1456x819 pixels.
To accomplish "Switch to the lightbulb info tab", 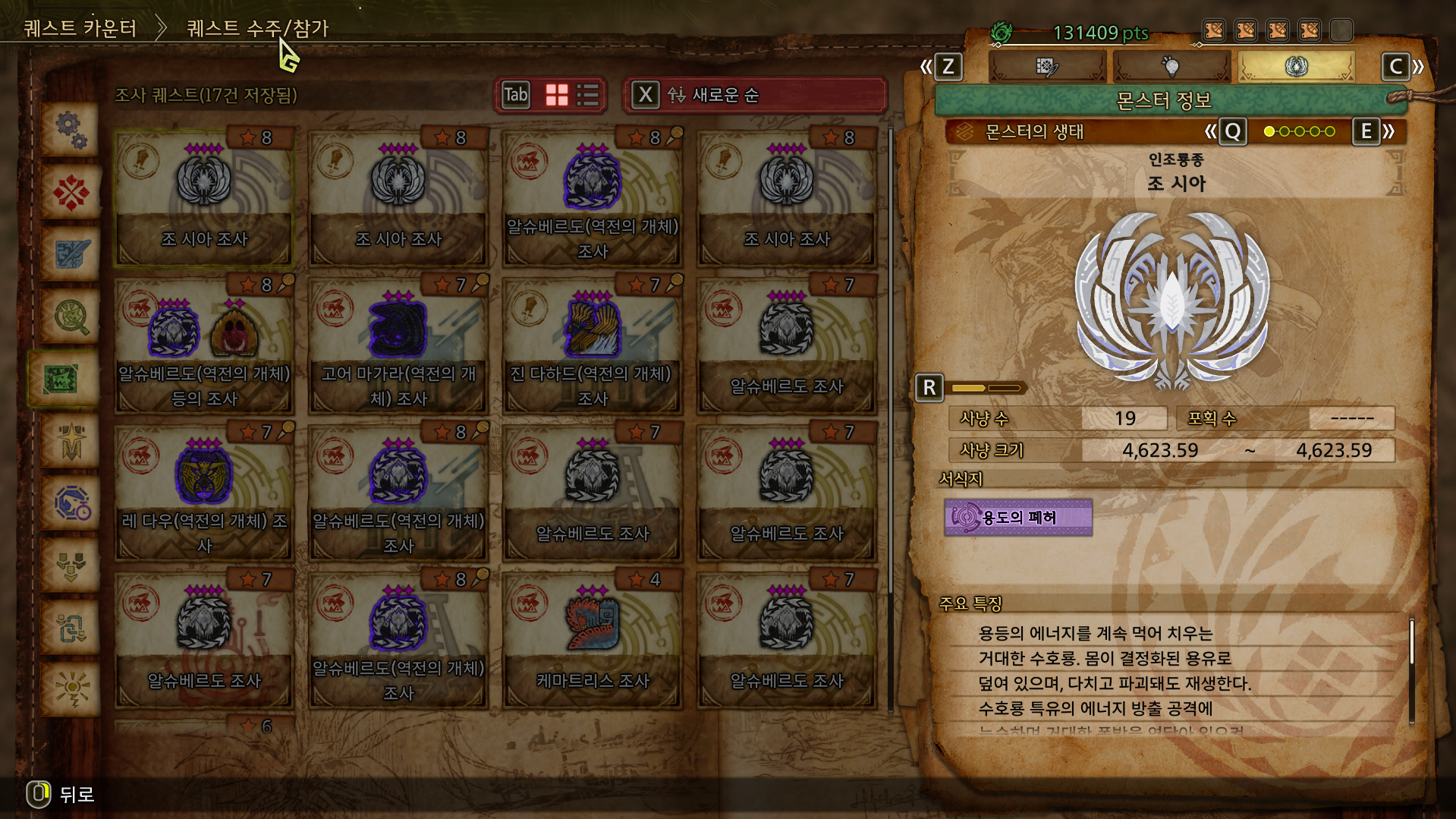I will [1171, 67].
